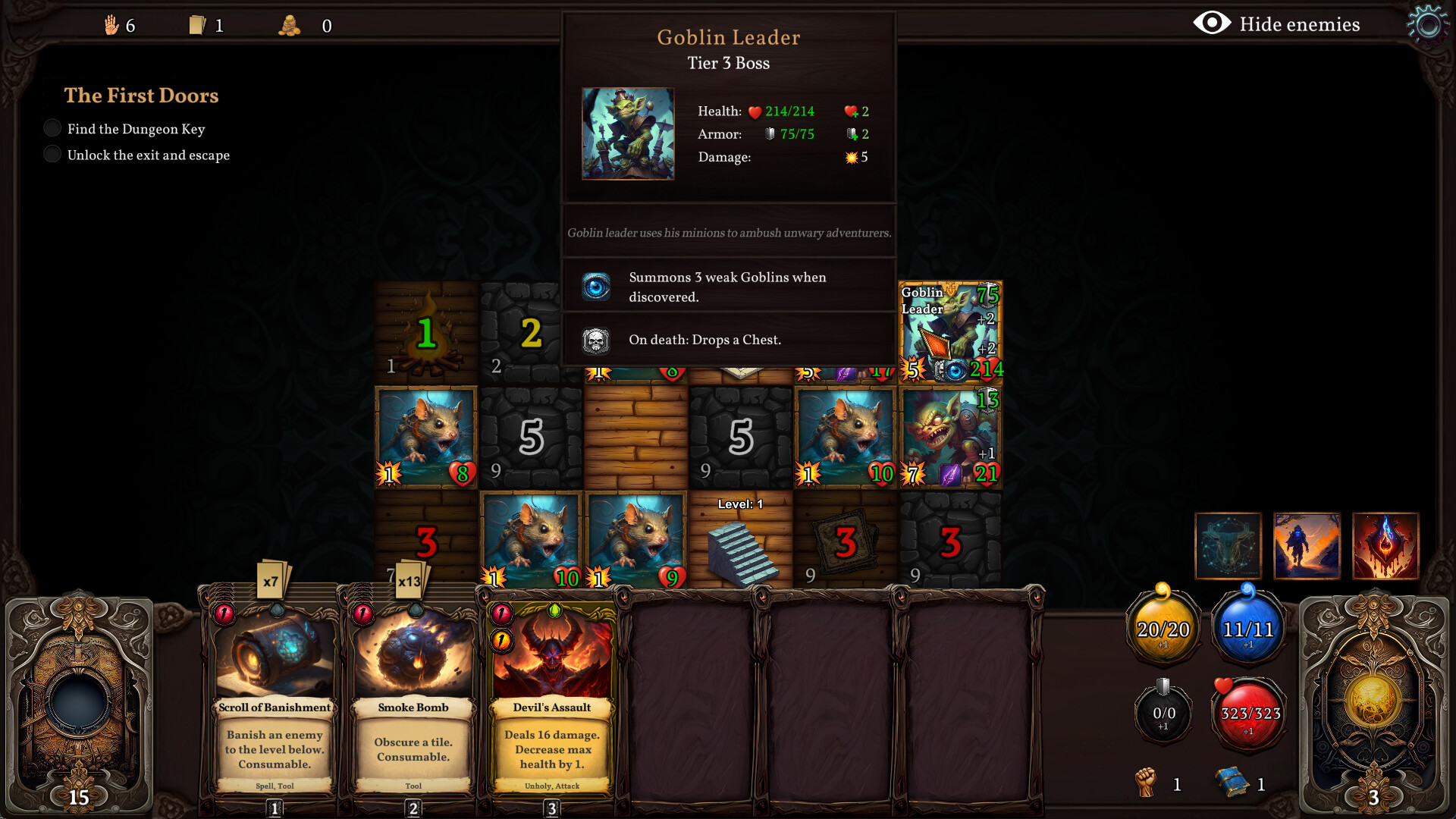Click the card stack counter icon in top bar

[199, 25]
